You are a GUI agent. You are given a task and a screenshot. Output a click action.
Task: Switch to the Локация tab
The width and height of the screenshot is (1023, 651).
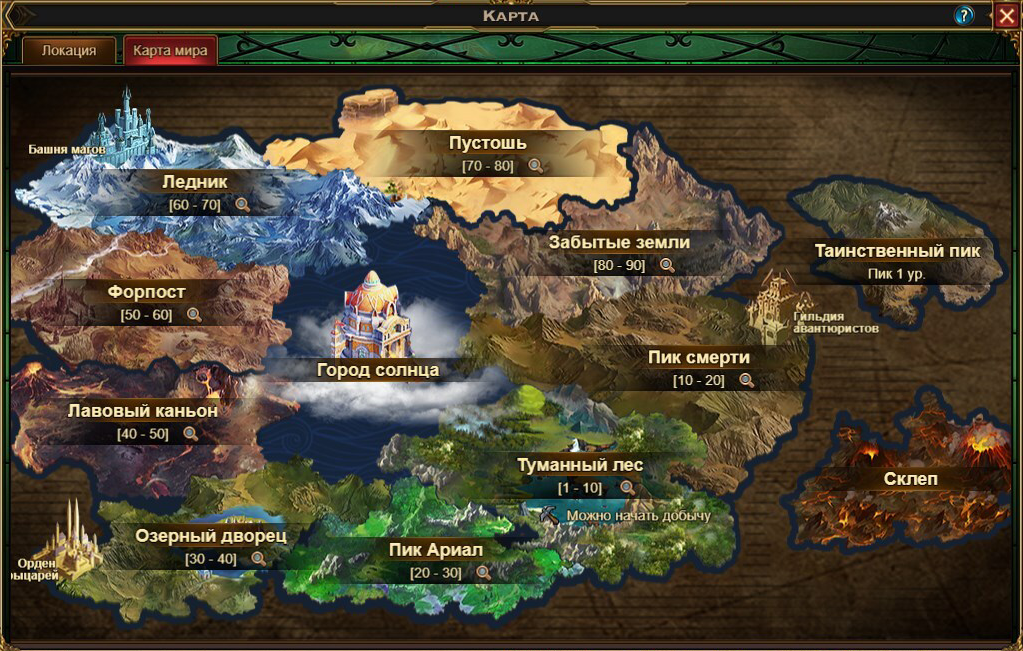(69, 51)
